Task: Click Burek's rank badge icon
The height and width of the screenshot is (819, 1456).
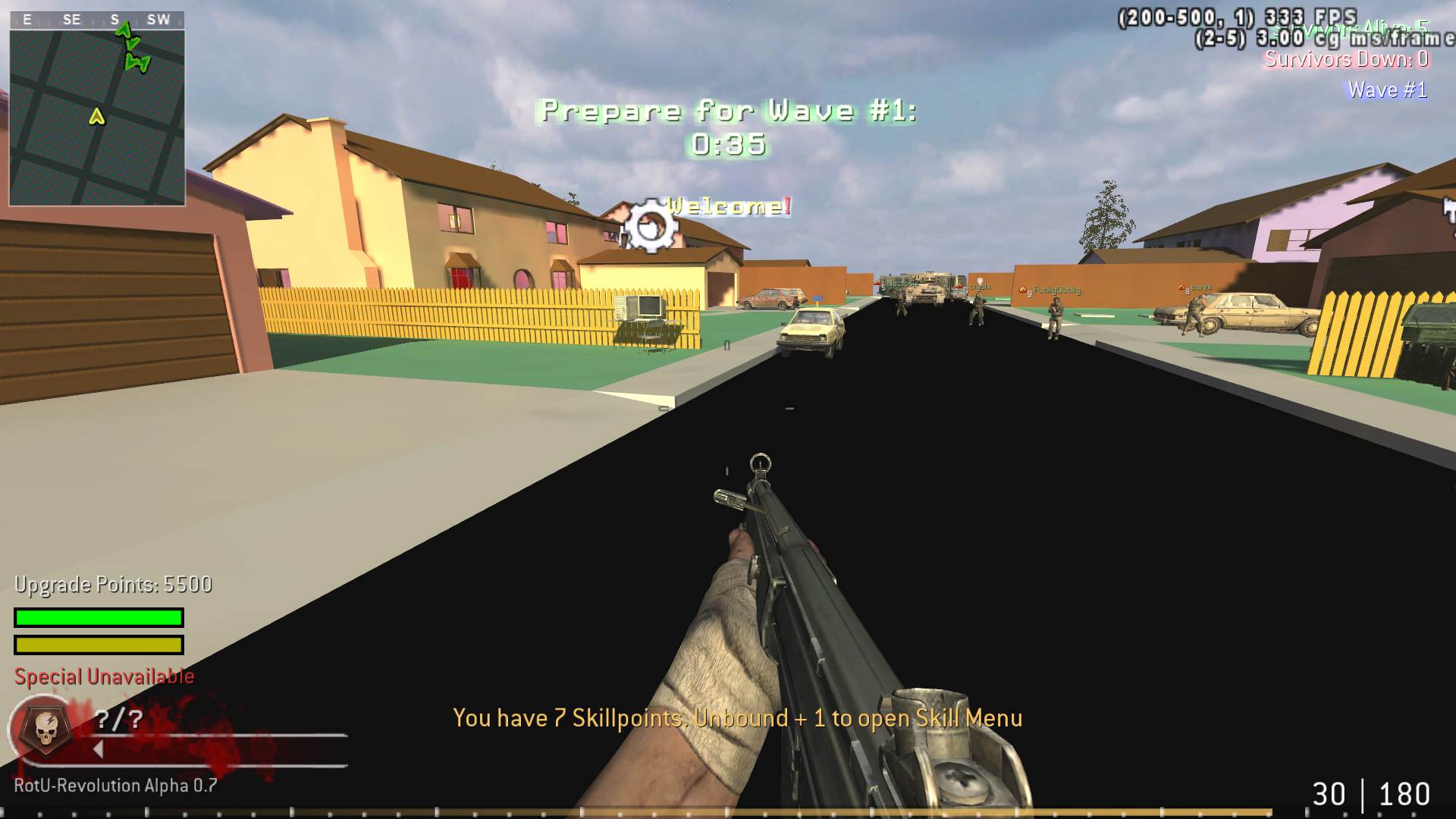Action: tap(1181, 287)
